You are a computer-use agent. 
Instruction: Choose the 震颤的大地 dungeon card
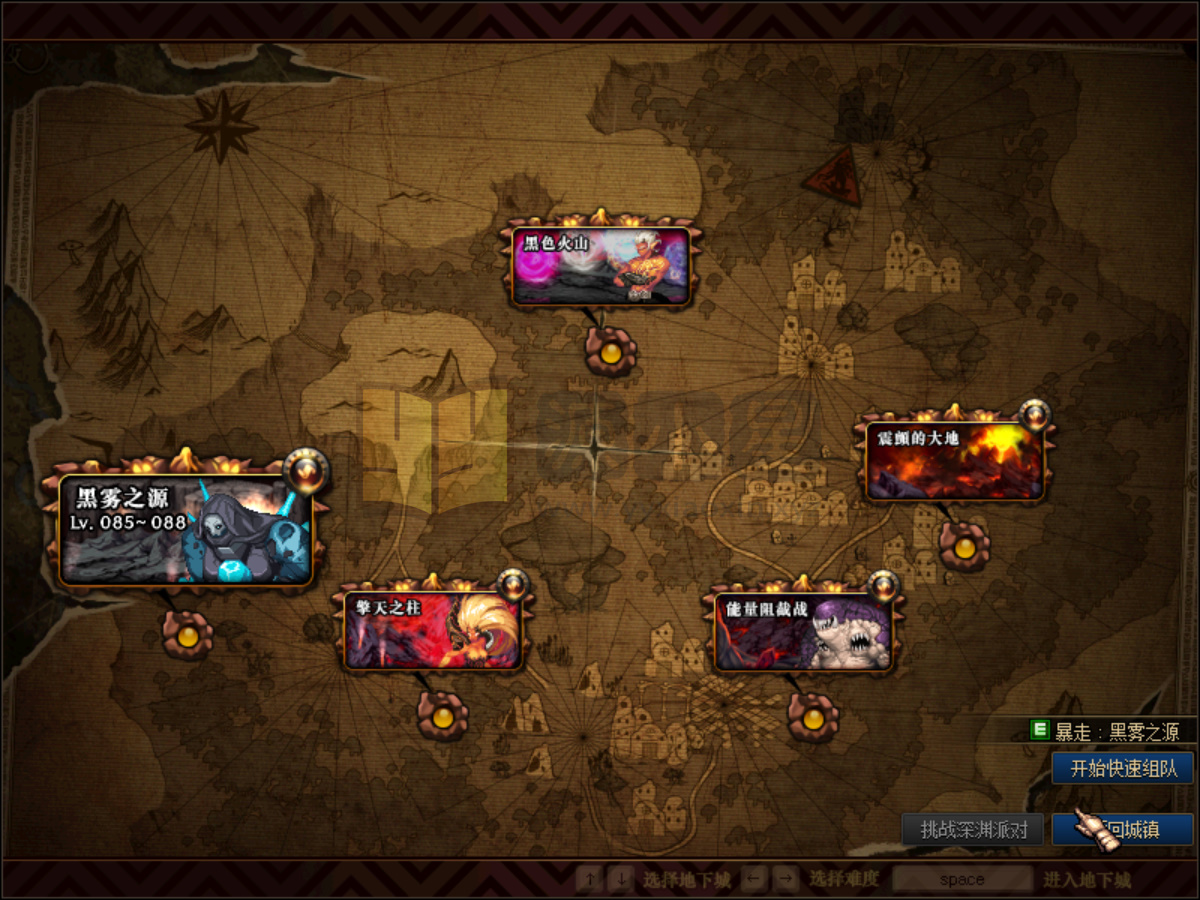coord(954,461)
